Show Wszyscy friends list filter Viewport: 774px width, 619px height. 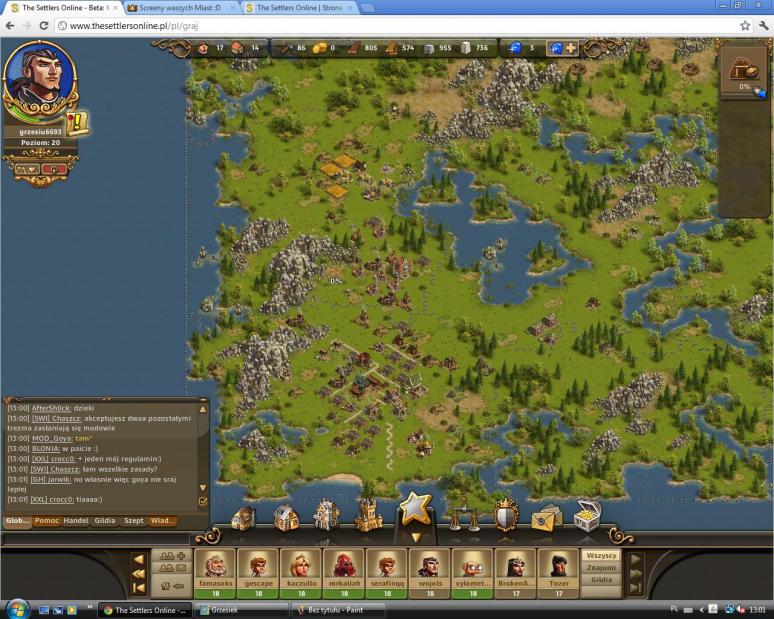click(601, 555)
